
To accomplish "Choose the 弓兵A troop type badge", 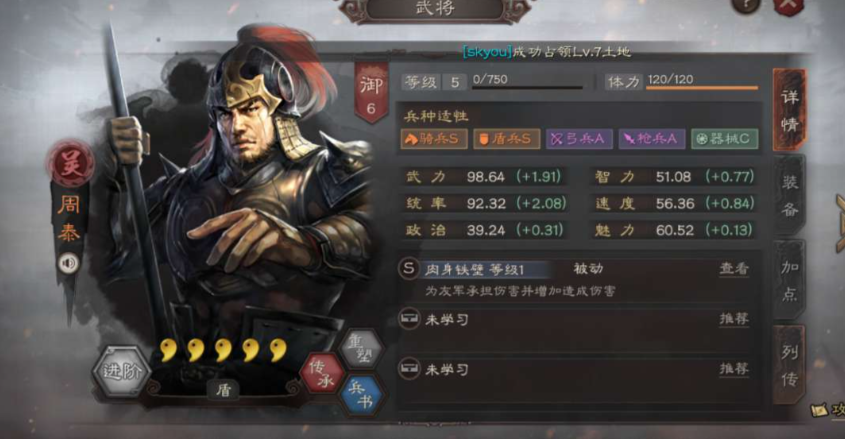I will coord(578,139).
